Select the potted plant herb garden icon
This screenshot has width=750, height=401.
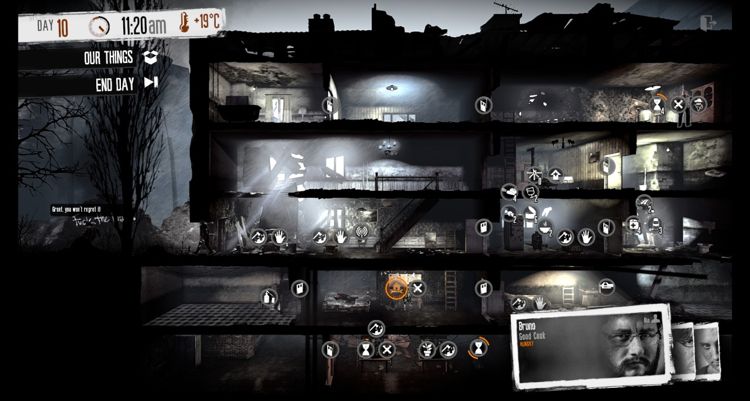point(427,349)
